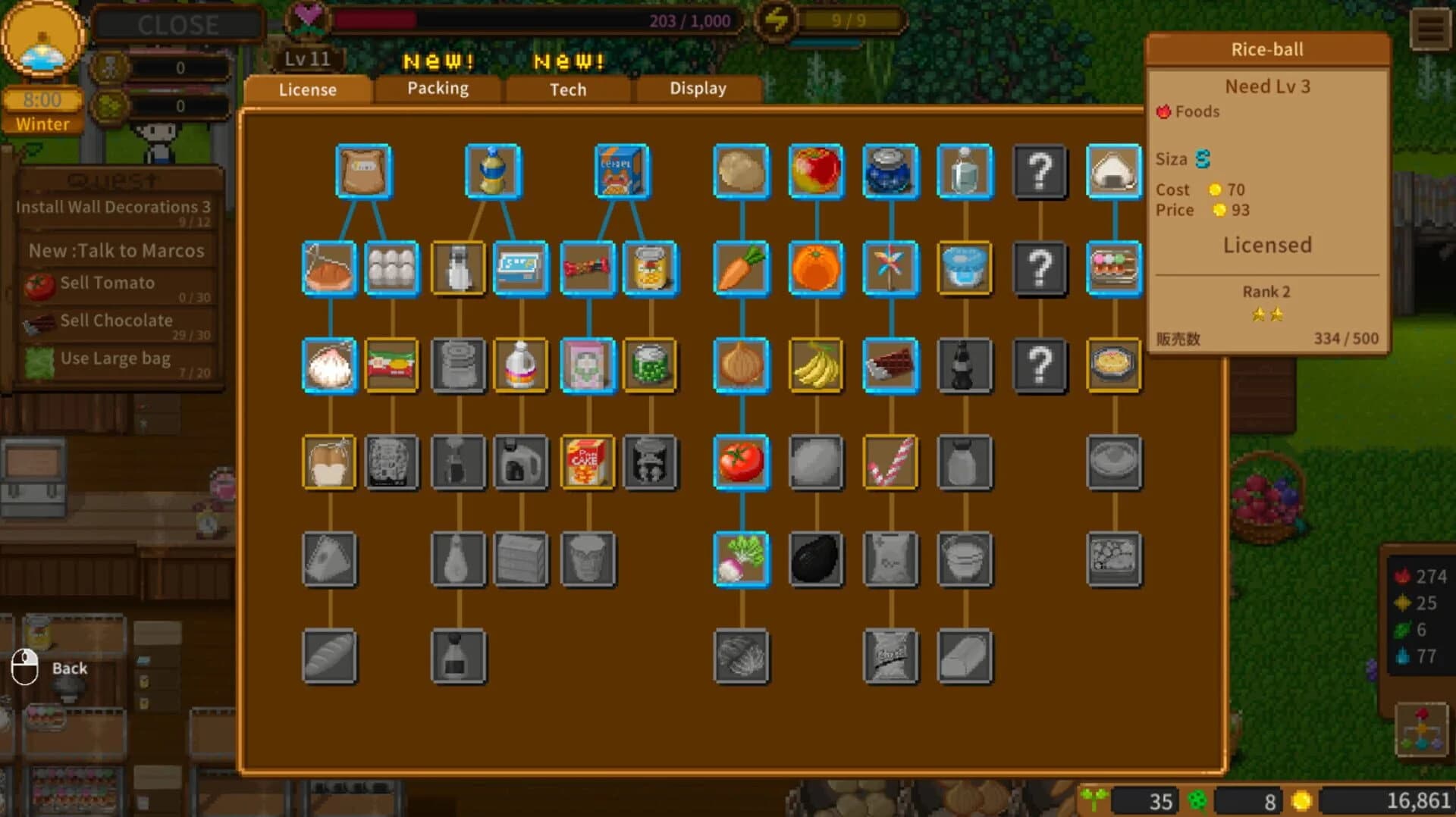Image resolution: width=1456 pixels, height=817 pixels.
Task: Select the chocolate bar license icon
Action: click(890, 366)
